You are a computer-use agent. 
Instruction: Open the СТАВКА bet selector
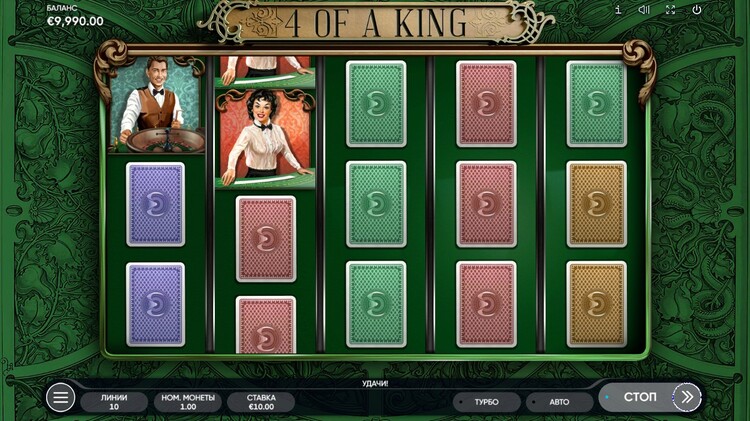261,402
